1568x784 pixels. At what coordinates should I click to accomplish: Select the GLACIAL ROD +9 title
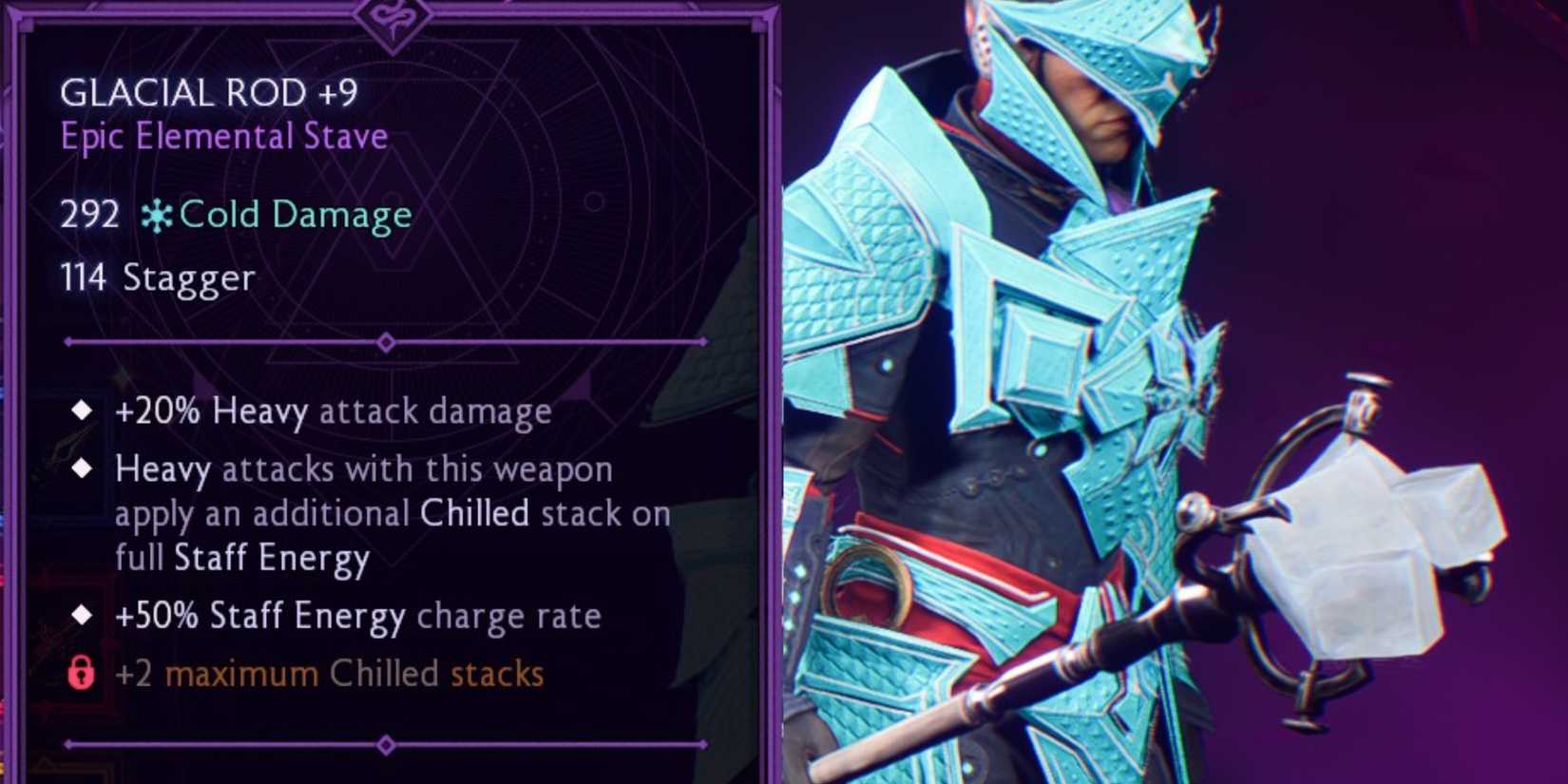pos(209,93)
